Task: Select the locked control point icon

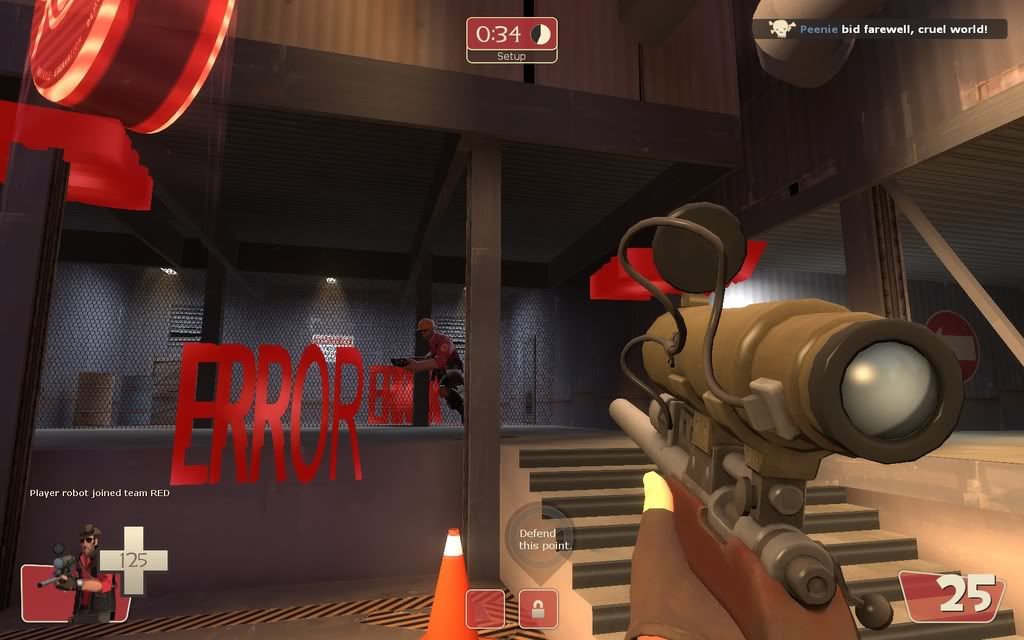Action: pos(538,608)
